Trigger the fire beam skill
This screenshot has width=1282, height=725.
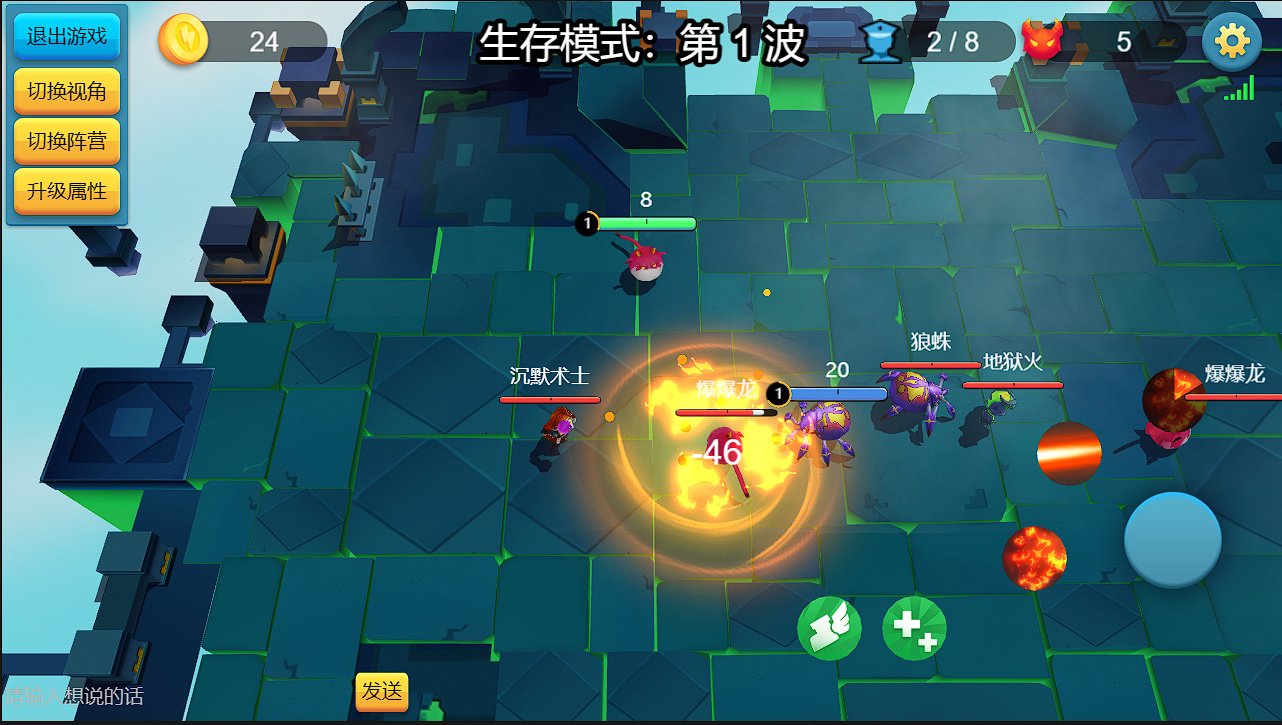tap(1069, 453)
